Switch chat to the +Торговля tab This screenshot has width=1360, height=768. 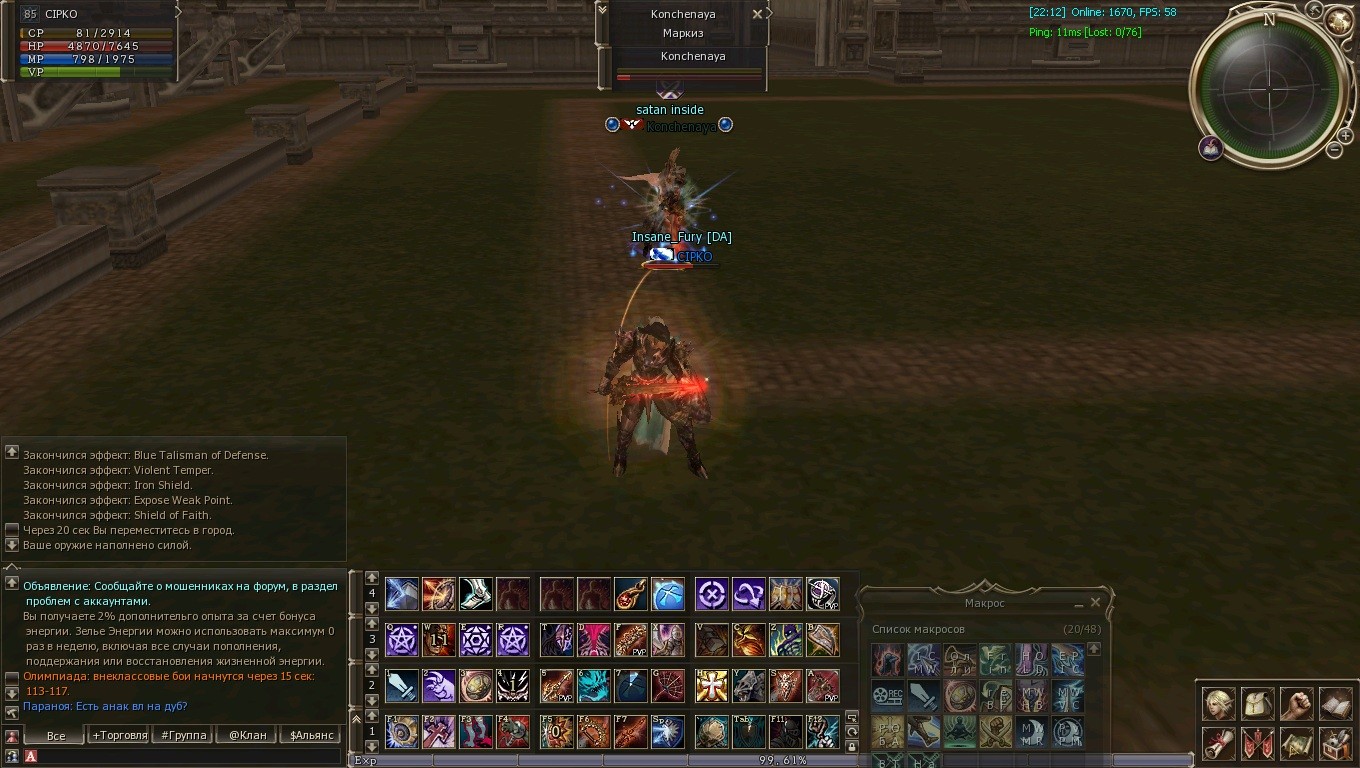[118, 735]
